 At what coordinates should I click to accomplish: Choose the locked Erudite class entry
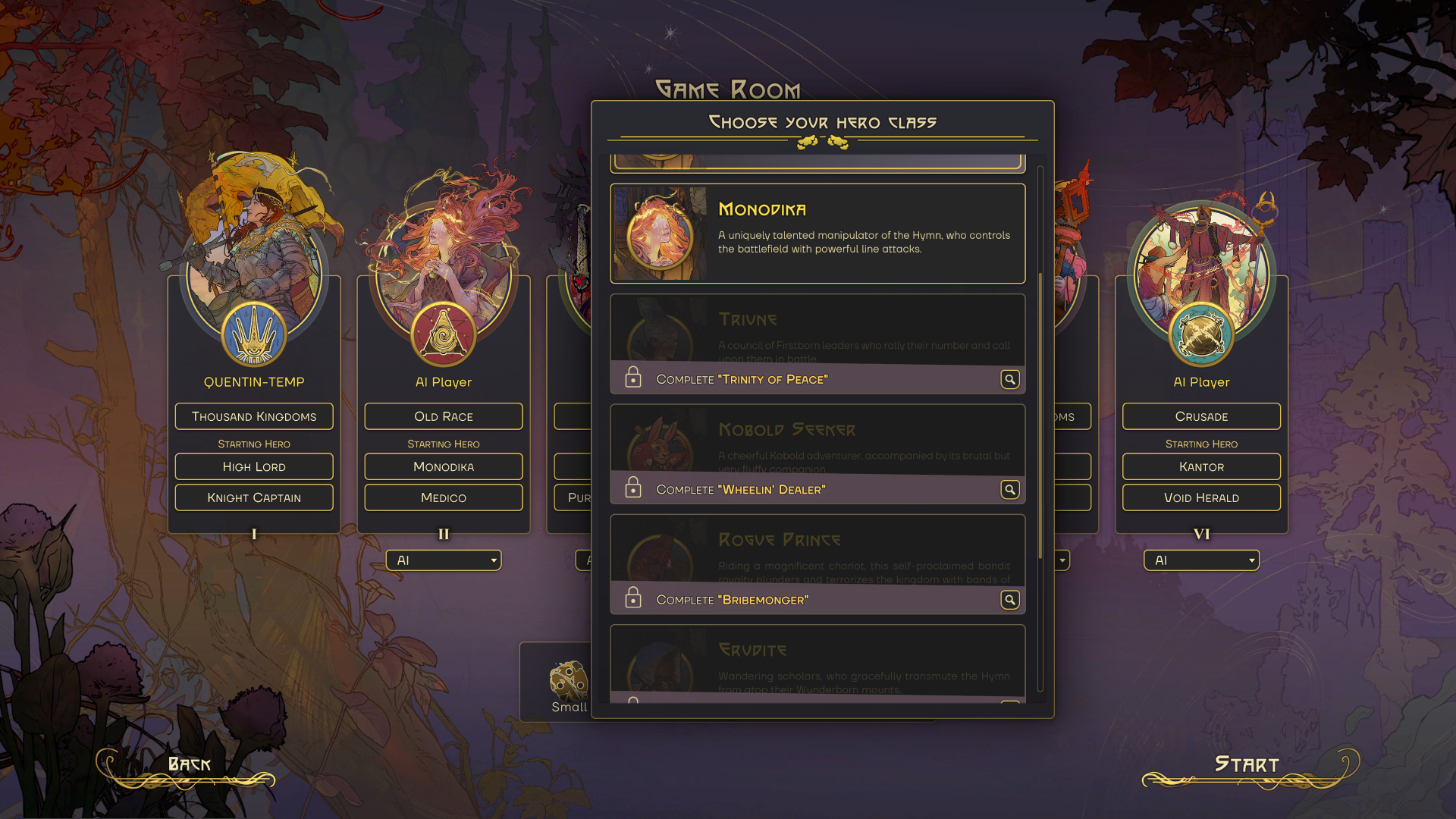(x=817, y=660)
